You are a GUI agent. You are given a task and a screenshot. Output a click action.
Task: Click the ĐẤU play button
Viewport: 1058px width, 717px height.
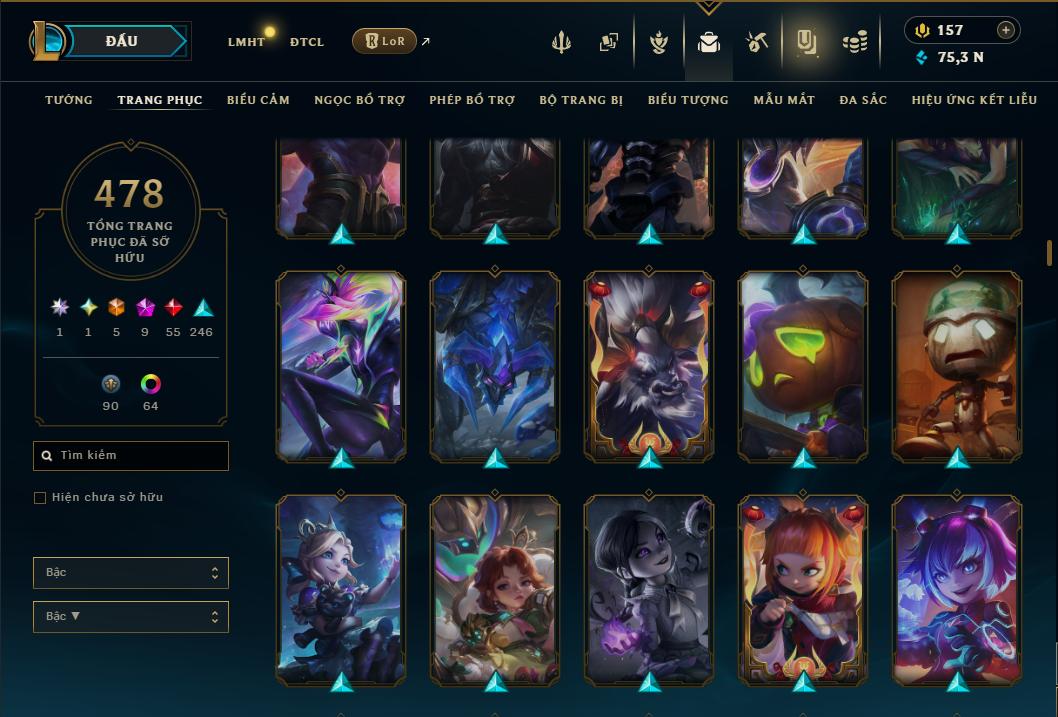coord(121,41)
